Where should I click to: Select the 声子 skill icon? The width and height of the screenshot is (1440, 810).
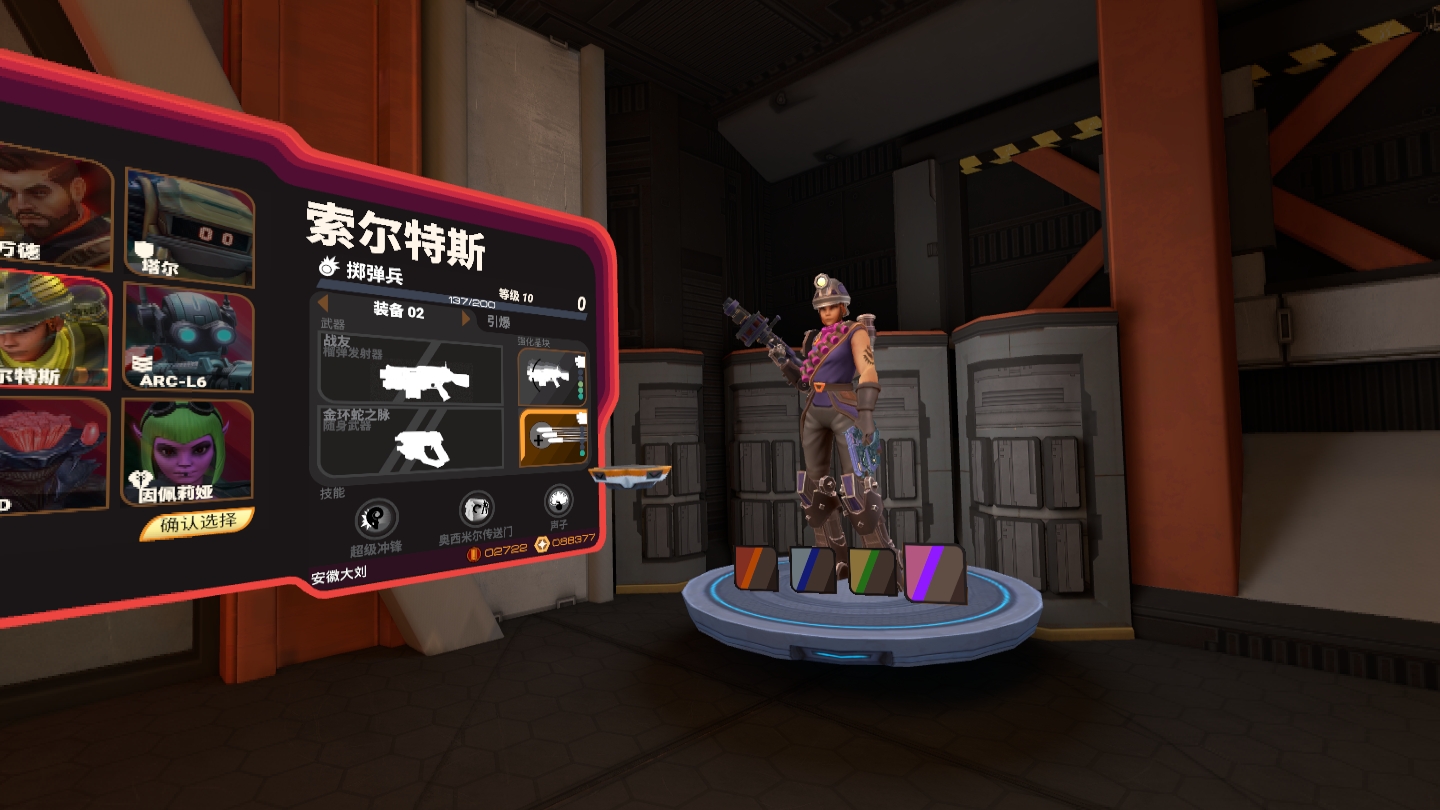point(558,499)
